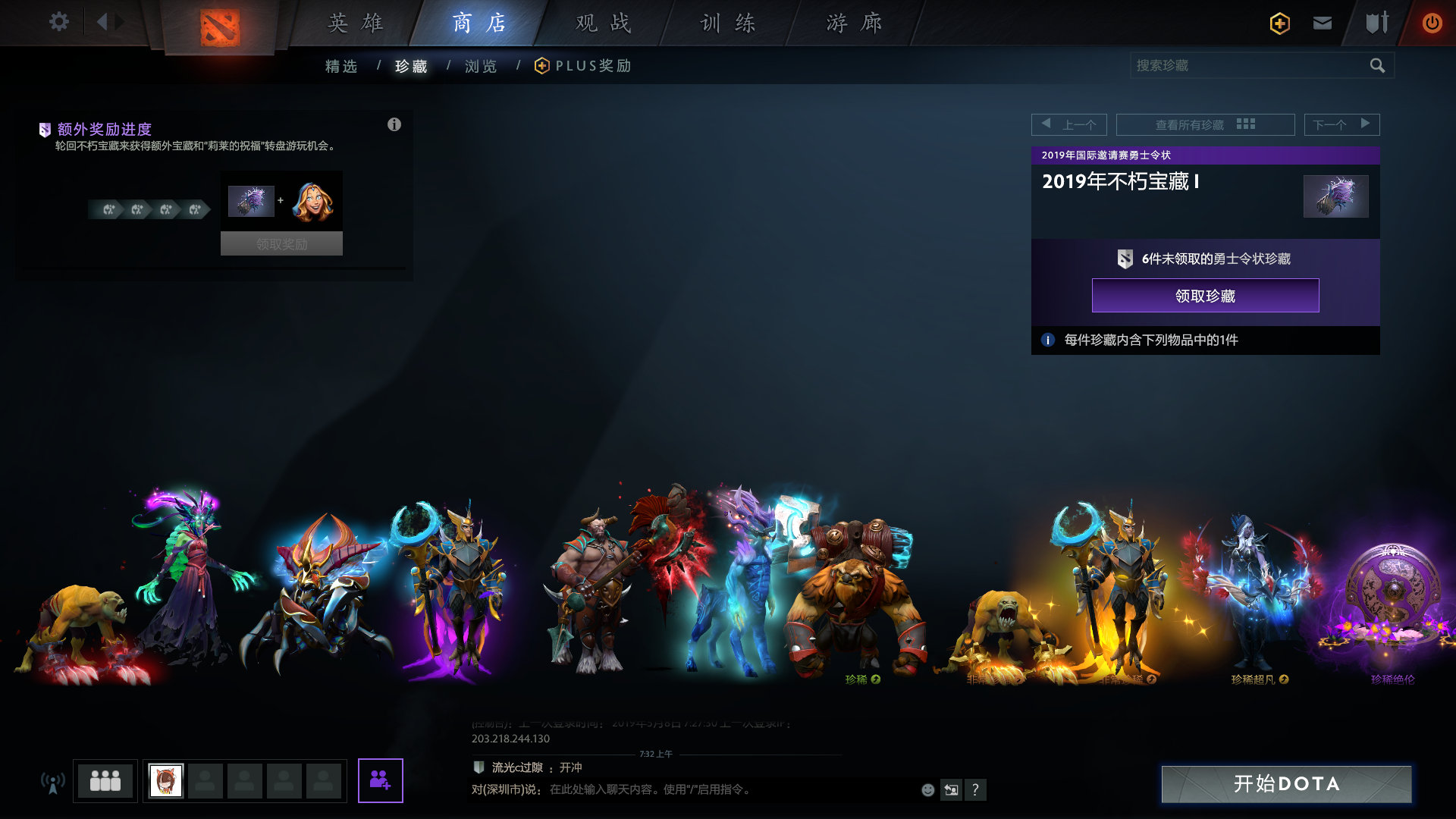This screenshot has height=819, width=1456.
Task: Open the mail notifications icon
Action: [x=1322, y=24]
